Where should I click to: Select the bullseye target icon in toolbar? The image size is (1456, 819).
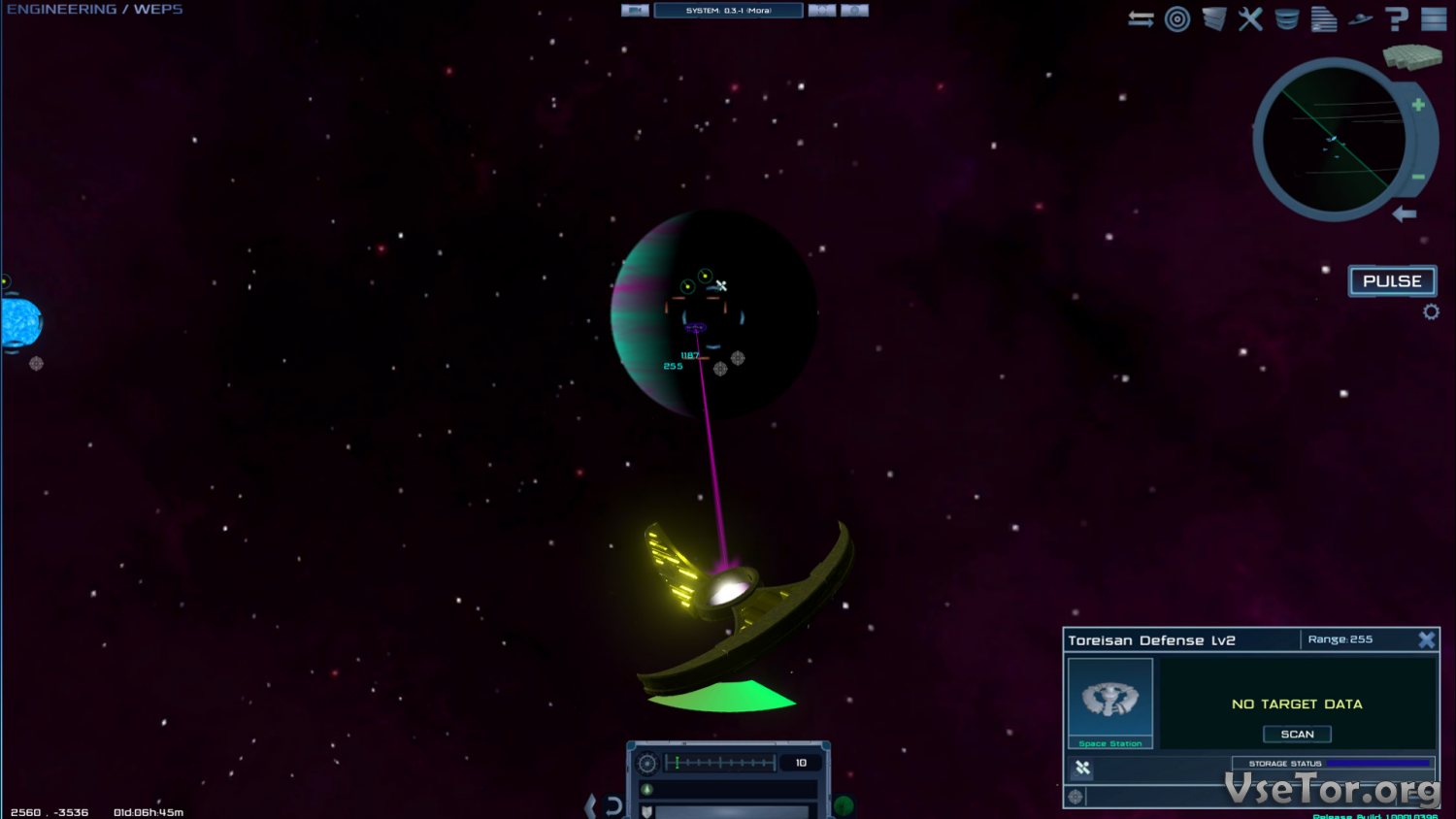[1177, 18]
